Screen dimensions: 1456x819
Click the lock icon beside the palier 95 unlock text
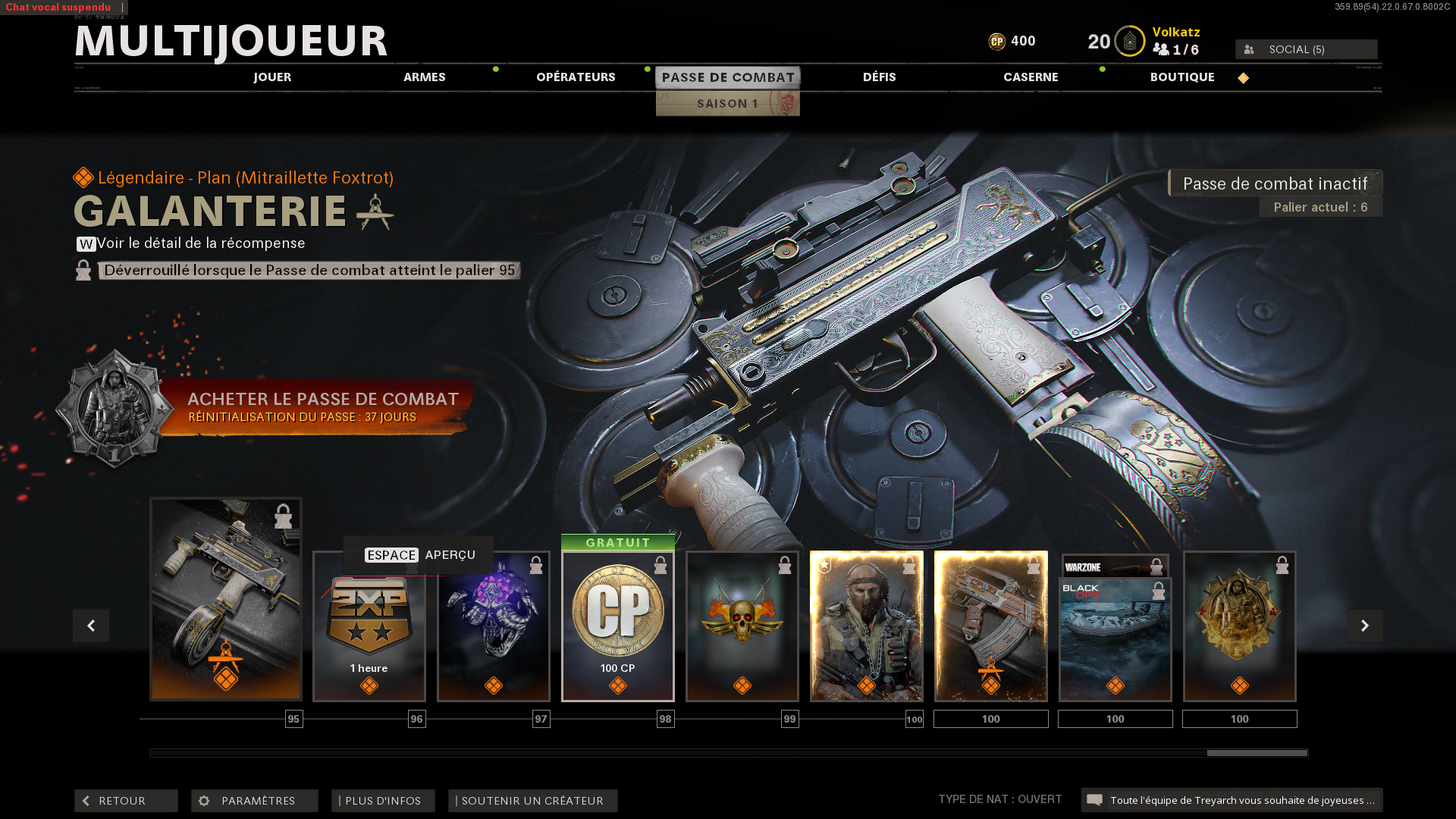tap(83, 270)
